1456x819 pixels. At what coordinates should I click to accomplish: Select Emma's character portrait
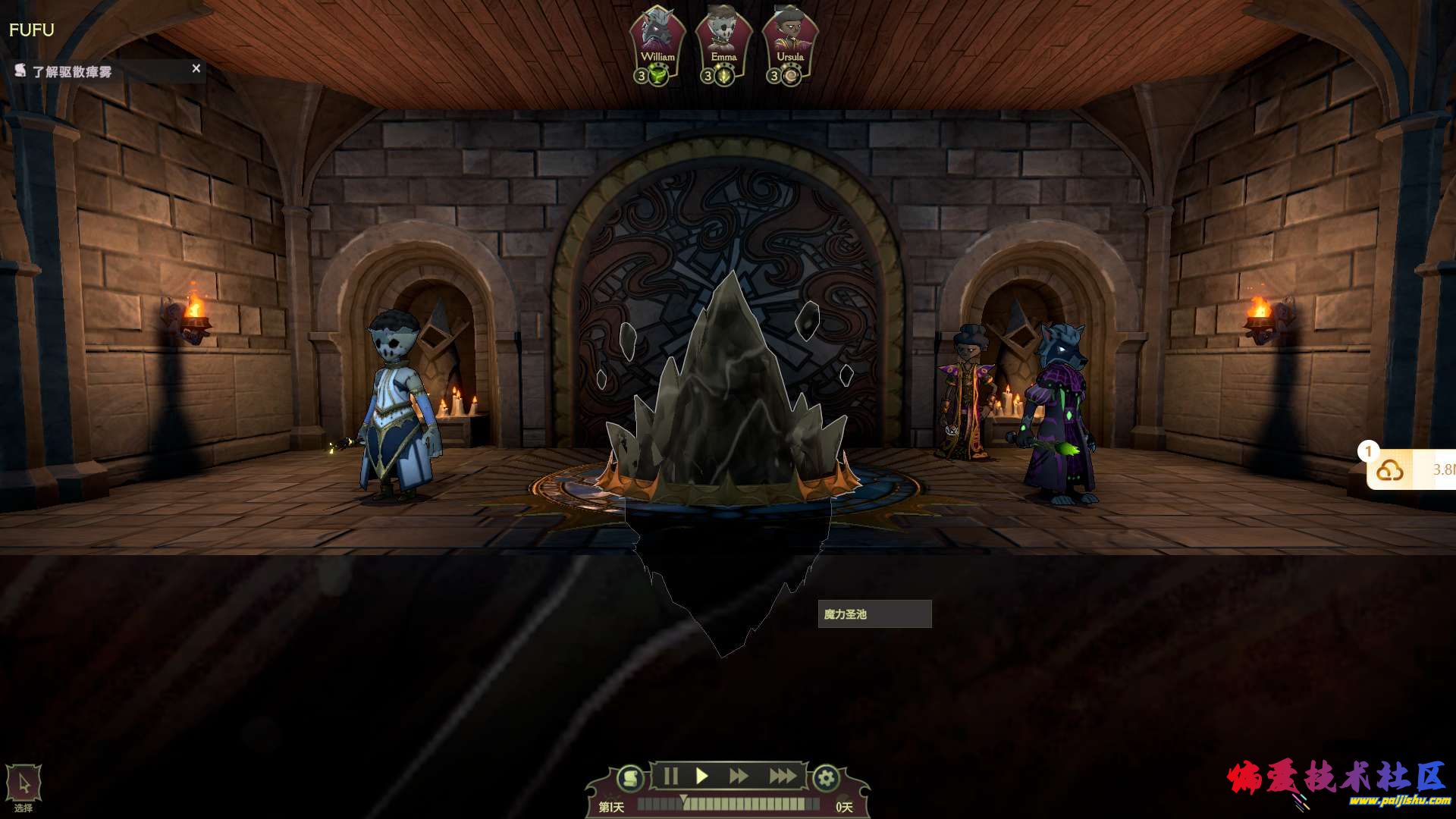tap(723, 38)
